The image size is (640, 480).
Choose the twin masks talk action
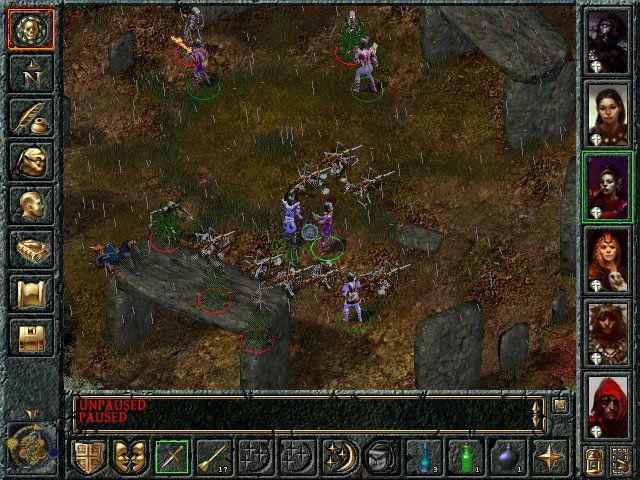129,457
